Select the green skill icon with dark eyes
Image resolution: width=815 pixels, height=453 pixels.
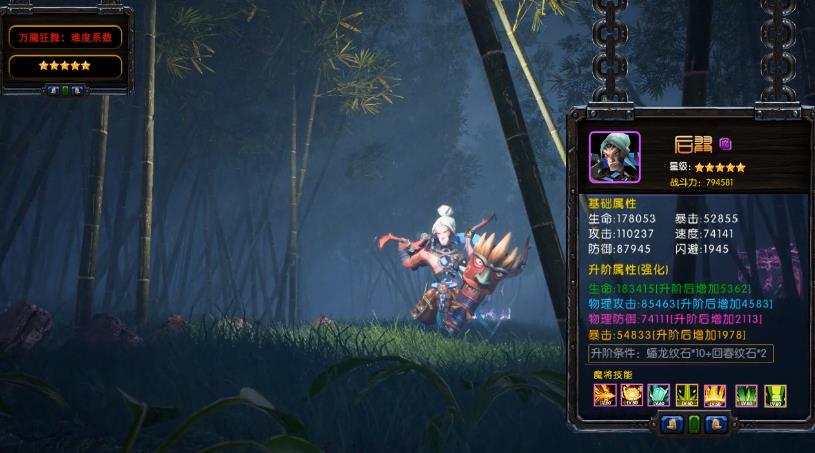point(685,395)
